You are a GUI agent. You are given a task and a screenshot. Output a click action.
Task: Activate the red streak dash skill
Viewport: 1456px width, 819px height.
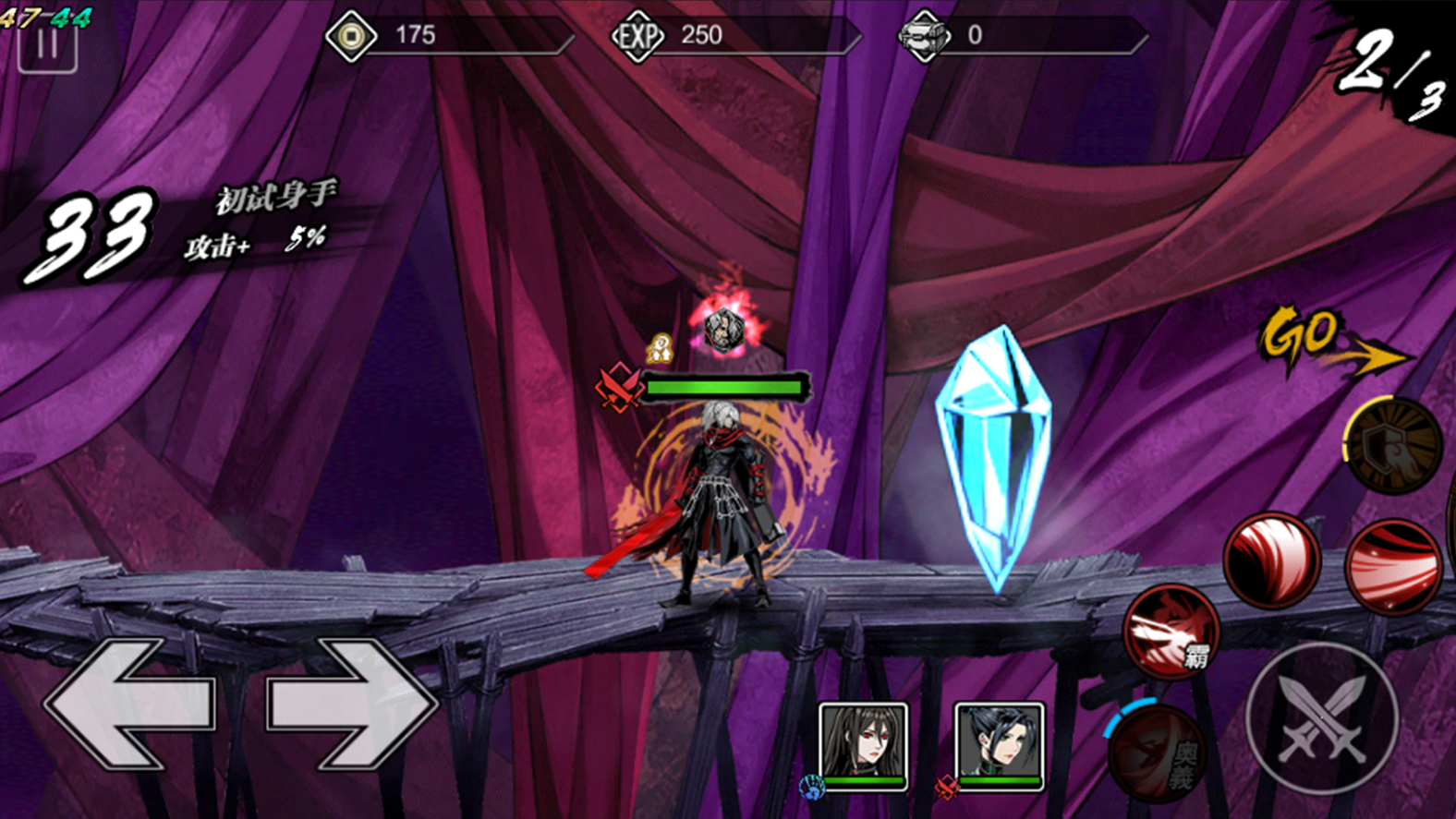coord(1392,566)
